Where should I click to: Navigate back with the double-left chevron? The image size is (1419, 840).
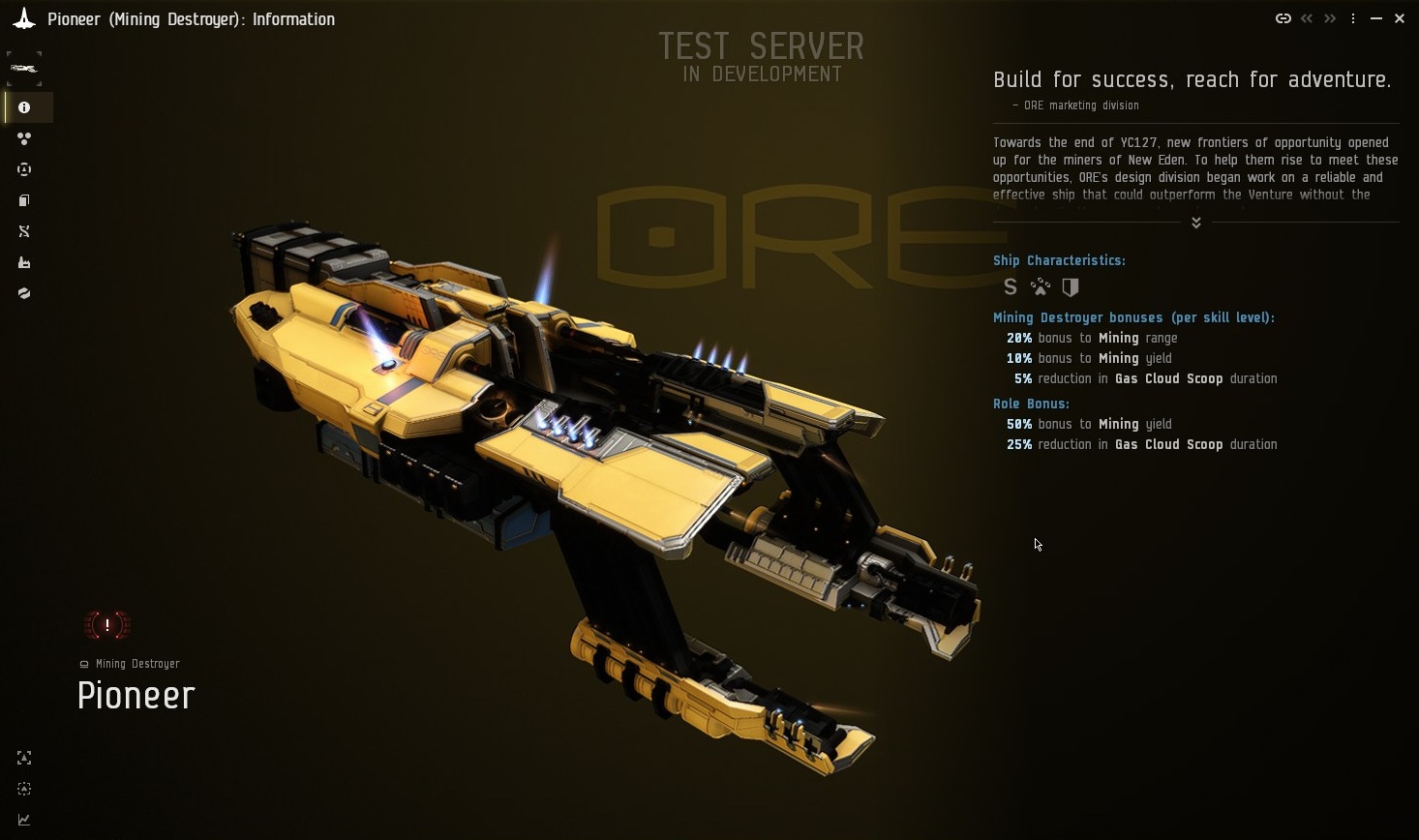coord(1306,17)
